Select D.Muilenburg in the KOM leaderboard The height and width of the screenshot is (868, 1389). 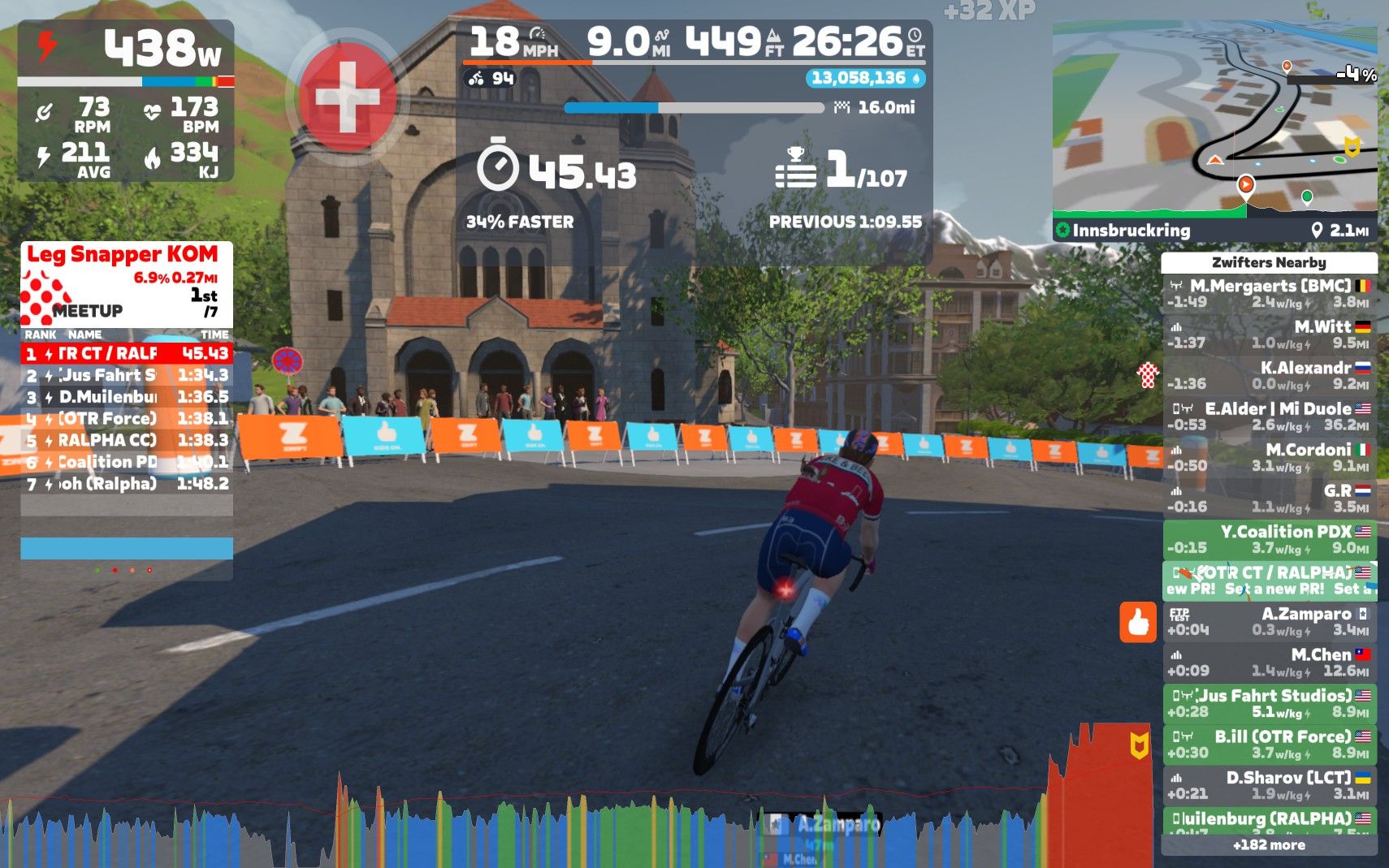point(127,397)
